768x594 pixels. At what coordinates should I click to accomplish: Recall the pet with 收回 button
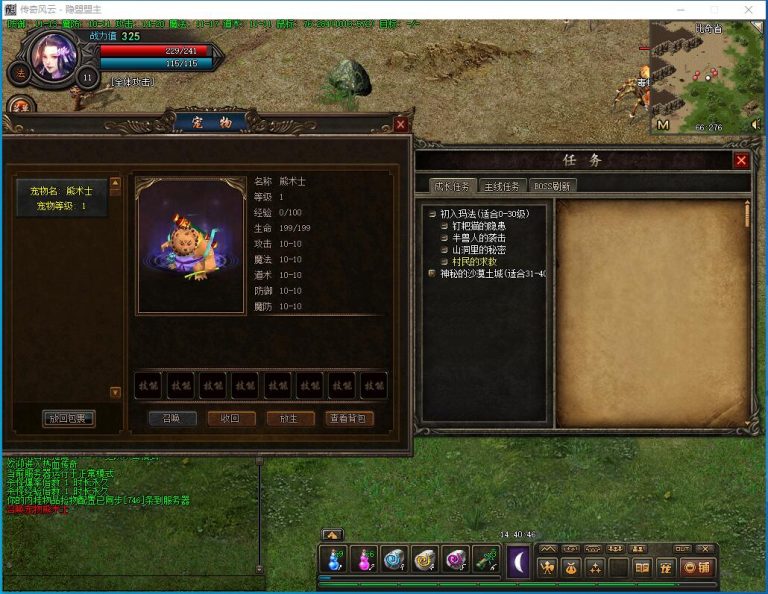231,418
